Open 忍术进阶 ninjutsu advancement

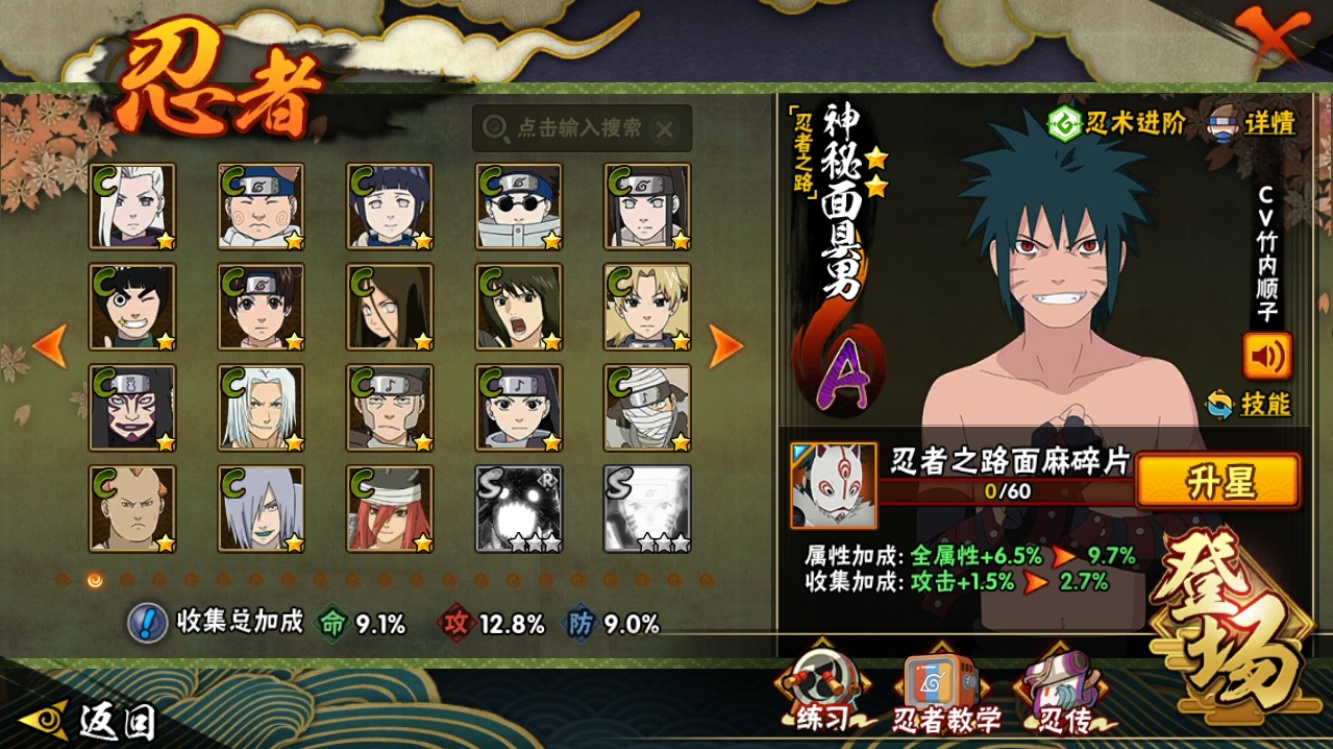tap(1117, 122)
